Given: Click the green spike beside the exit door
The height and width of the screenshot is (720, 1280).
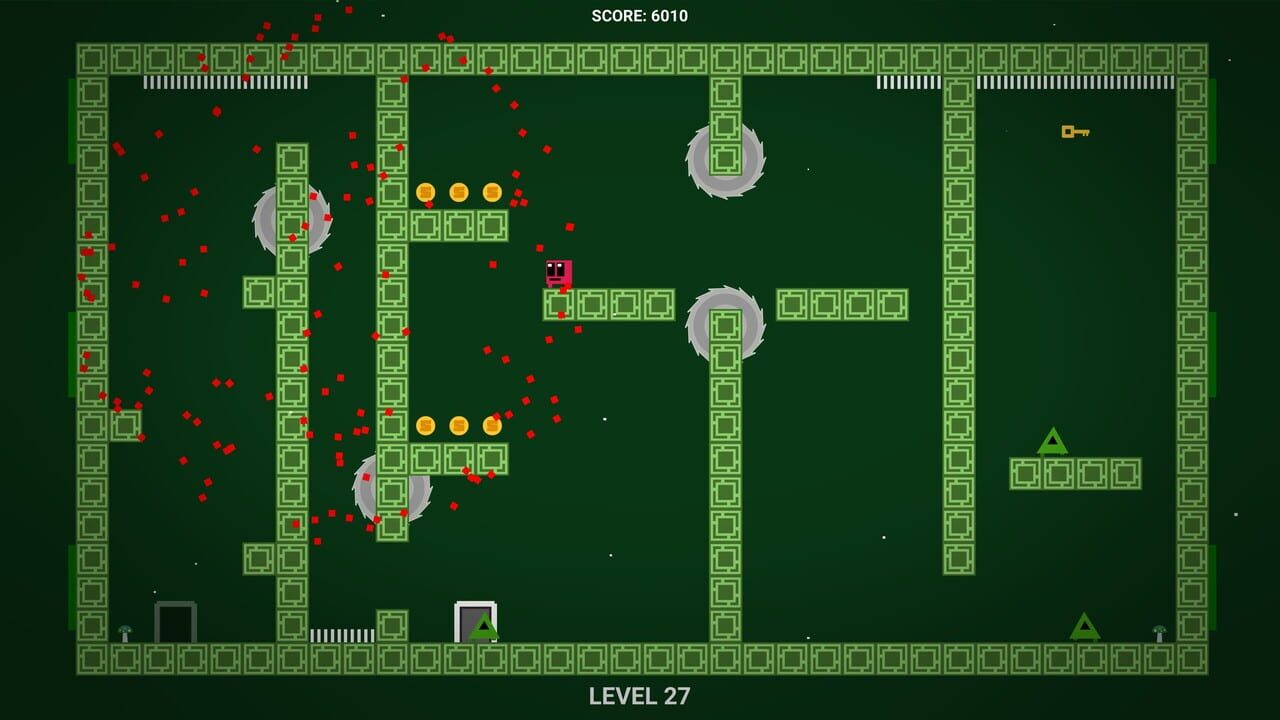Looking at the screenshot, I should [x=484, y=628].
